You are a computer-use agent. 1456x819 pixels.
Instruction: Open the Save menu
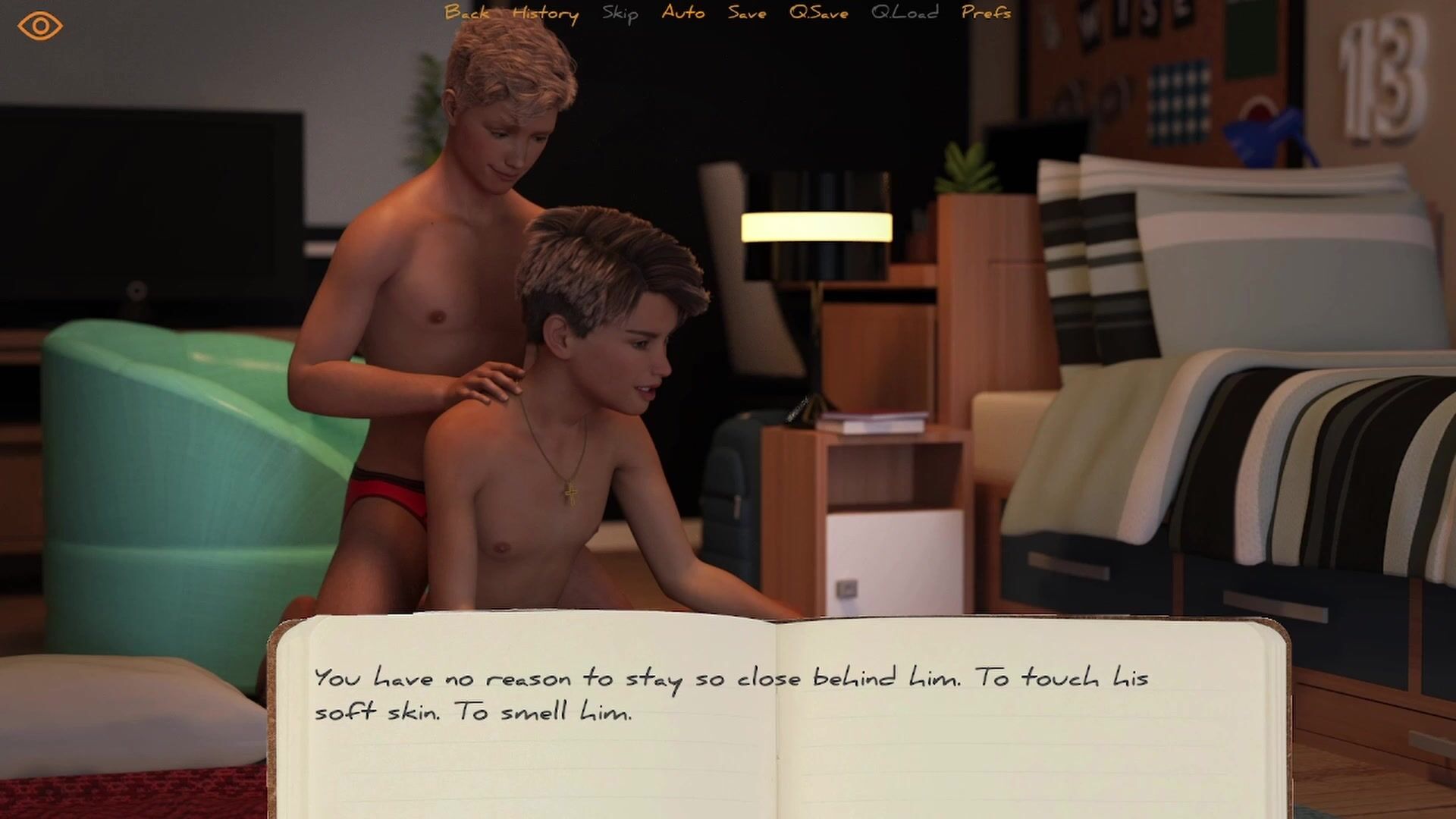click(747, 13)
